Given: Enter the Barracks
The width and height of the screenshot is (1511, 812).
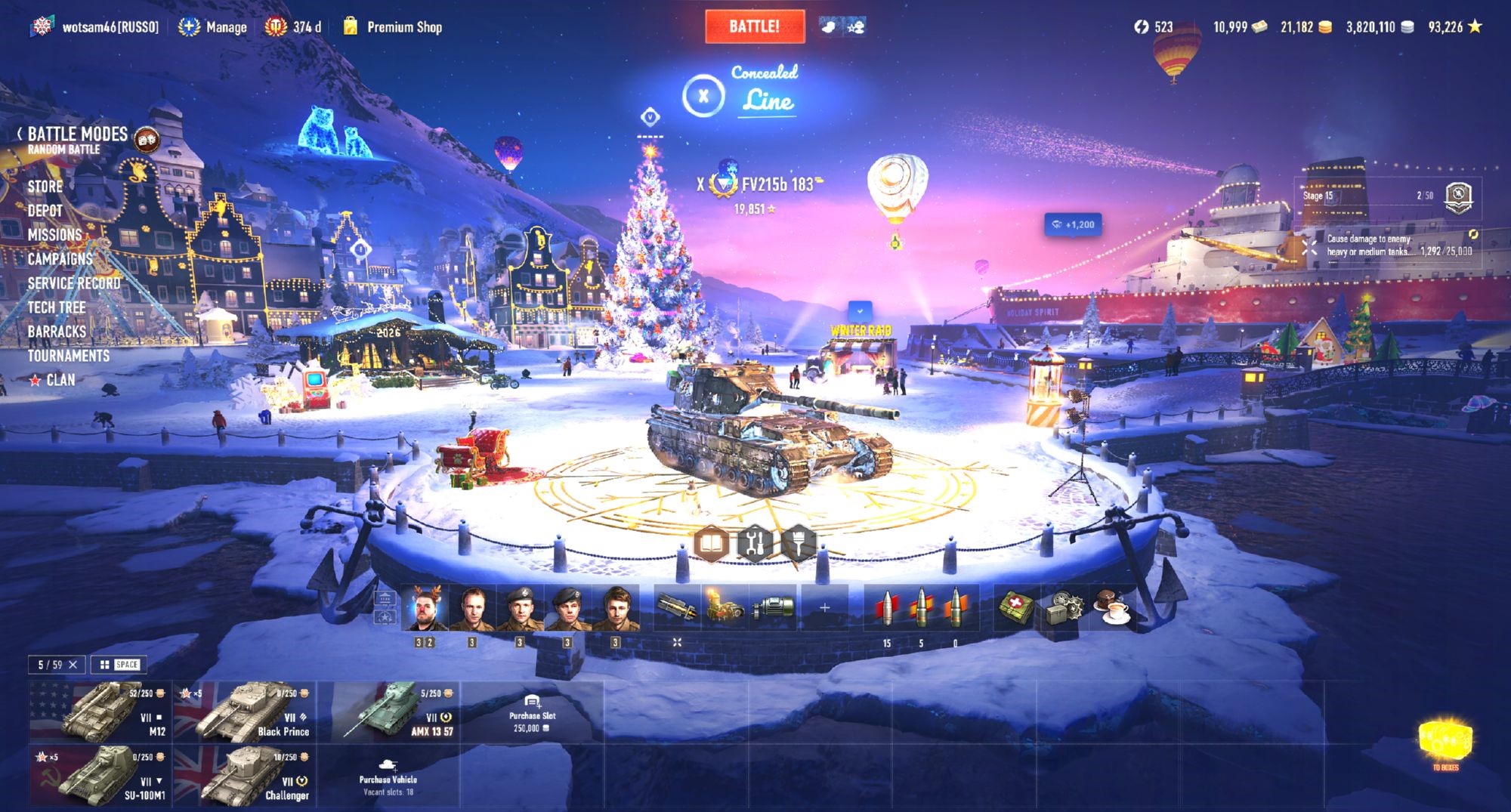Looking at the screenshot, I should point(57,332).
